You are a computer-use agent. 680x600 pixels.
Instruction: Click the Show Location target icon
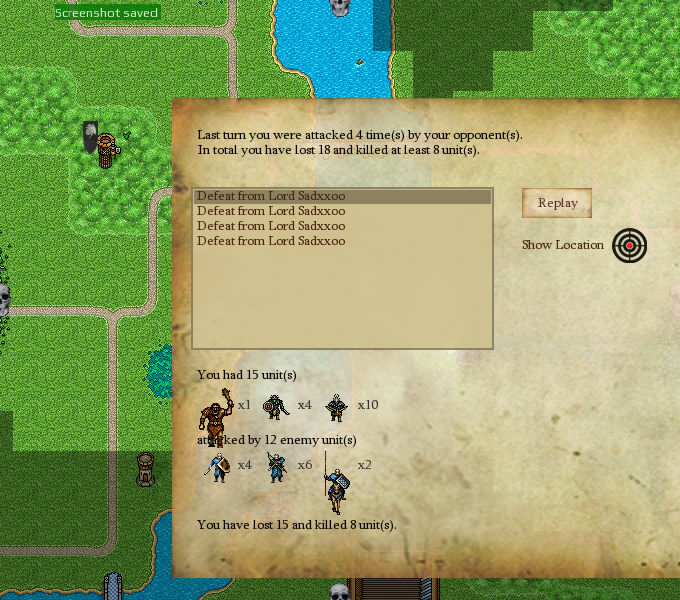(x=629, y=245)
